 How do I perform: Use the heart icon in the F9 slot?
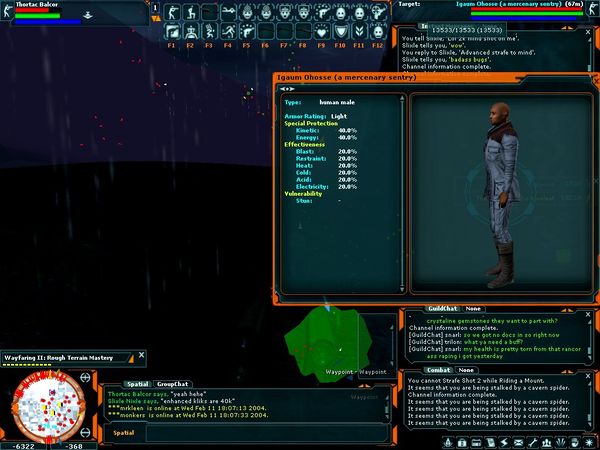(322, 31)
